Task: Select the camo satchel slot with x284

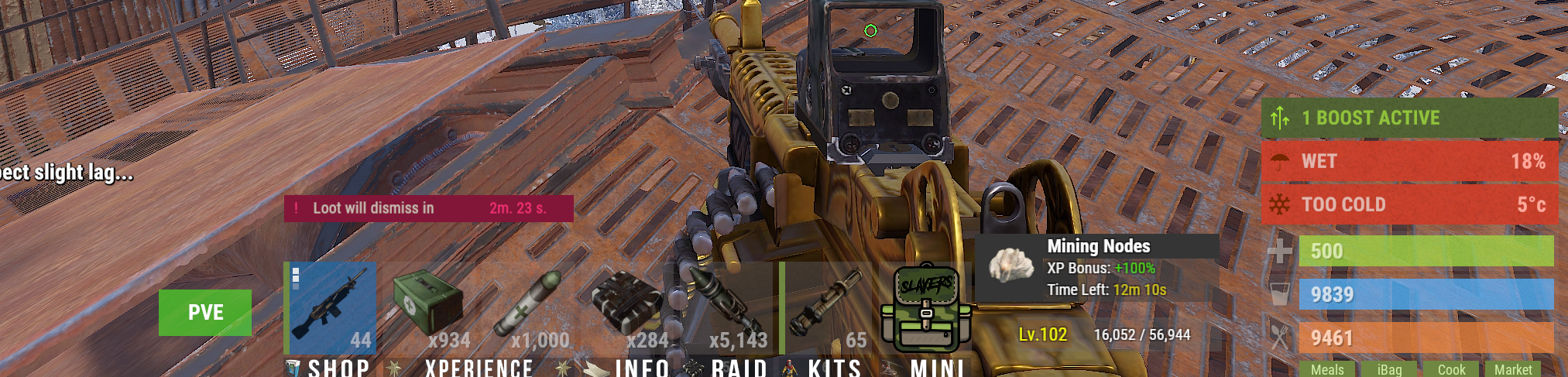Action: pos(629,307)
